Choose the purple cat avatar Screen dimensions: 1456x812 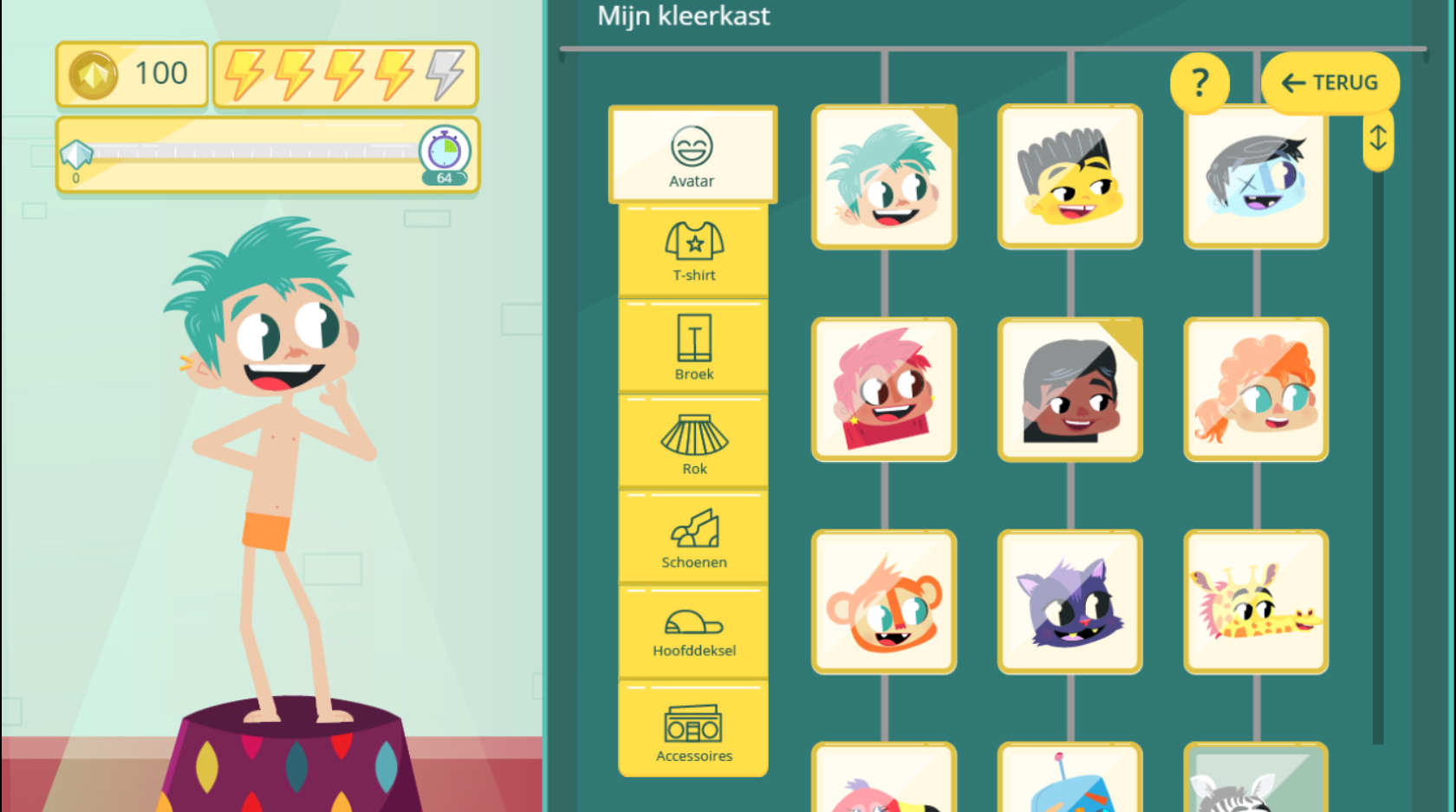pyautogui.click(x=1070, y=602)
